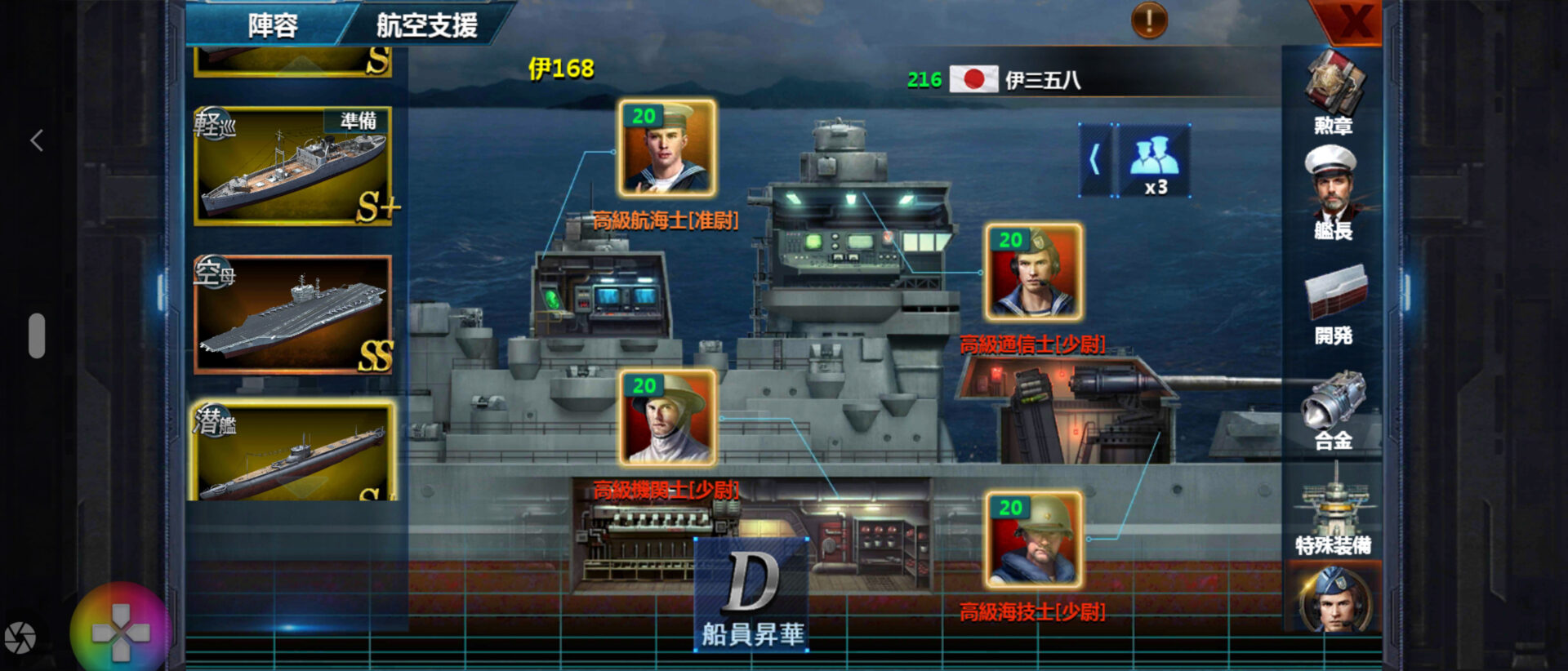Collapse the ship list using the left edge chevron
The height and width of the screenshot is (671, 1568).
click(37, 140)
